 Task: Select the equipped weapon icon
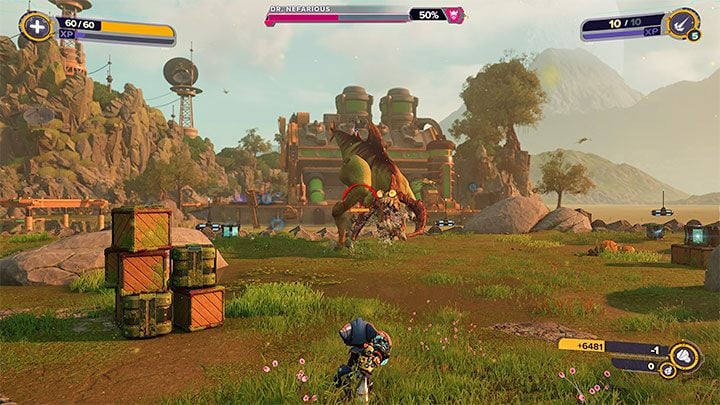tap(683, 24)
